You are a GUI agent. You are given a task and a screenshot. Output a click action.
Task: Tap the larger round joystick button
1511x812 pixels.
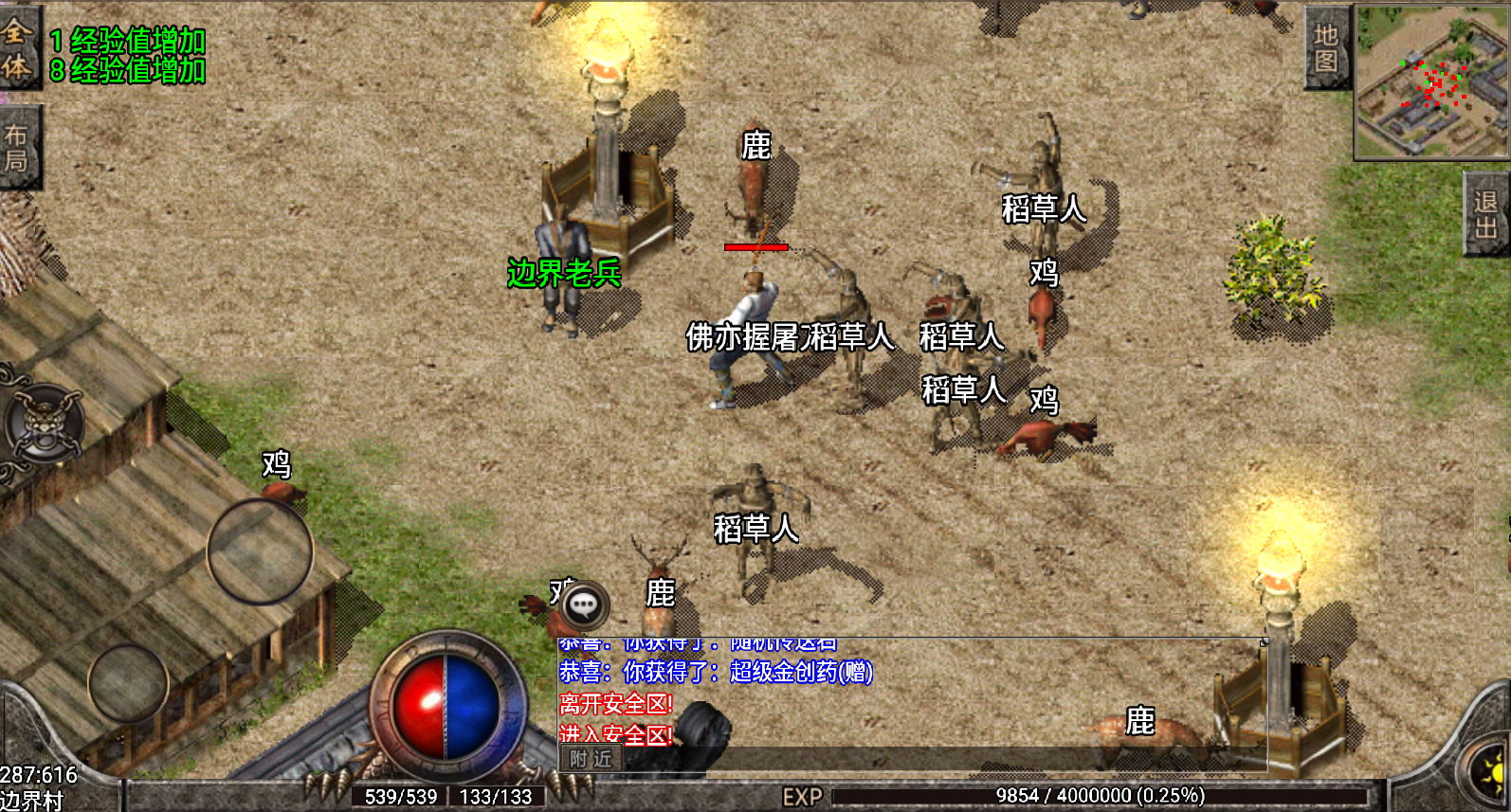pos(260,551)
